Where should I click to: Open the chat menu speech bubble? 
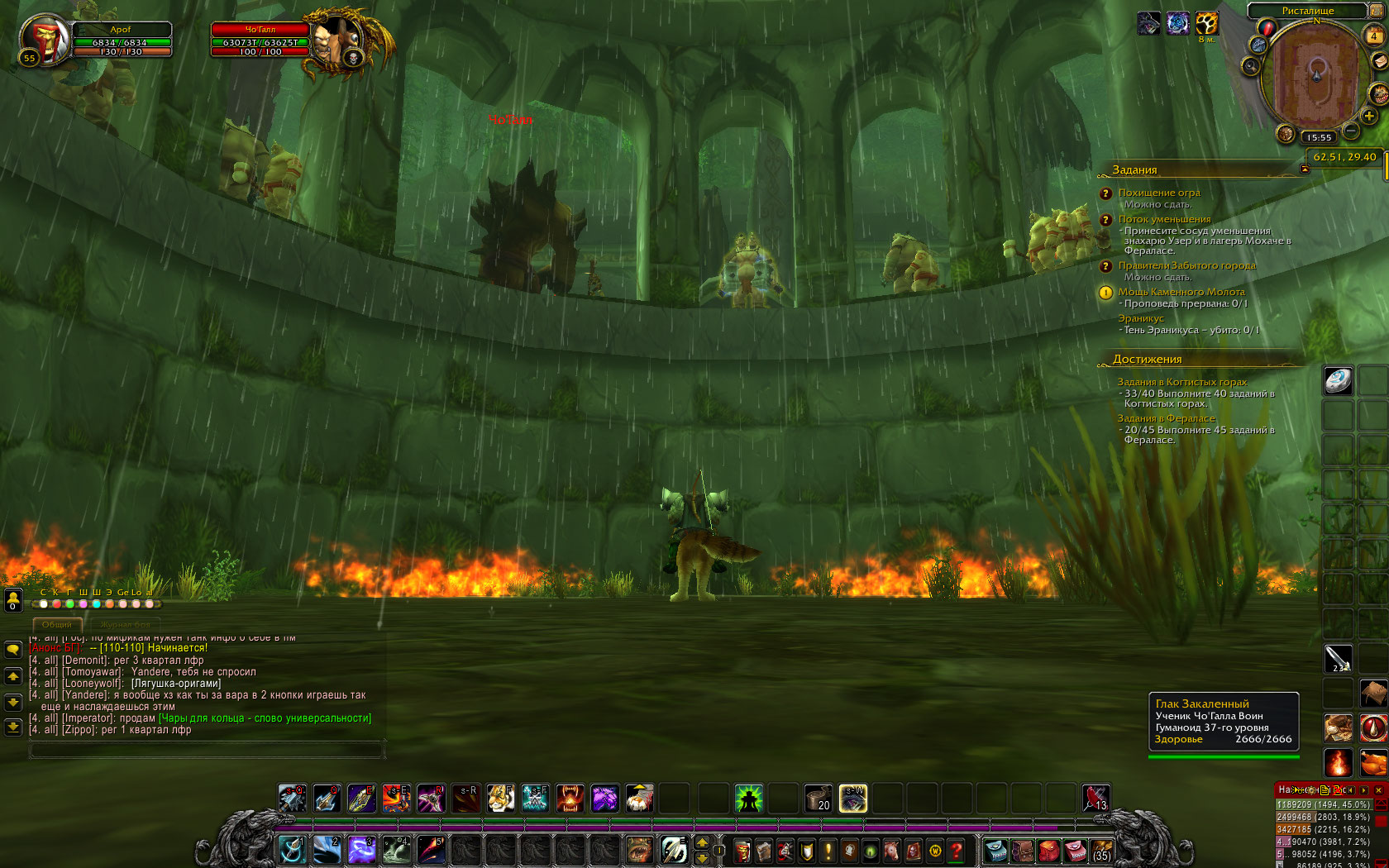pyautogui.click(x=13, y=650)
